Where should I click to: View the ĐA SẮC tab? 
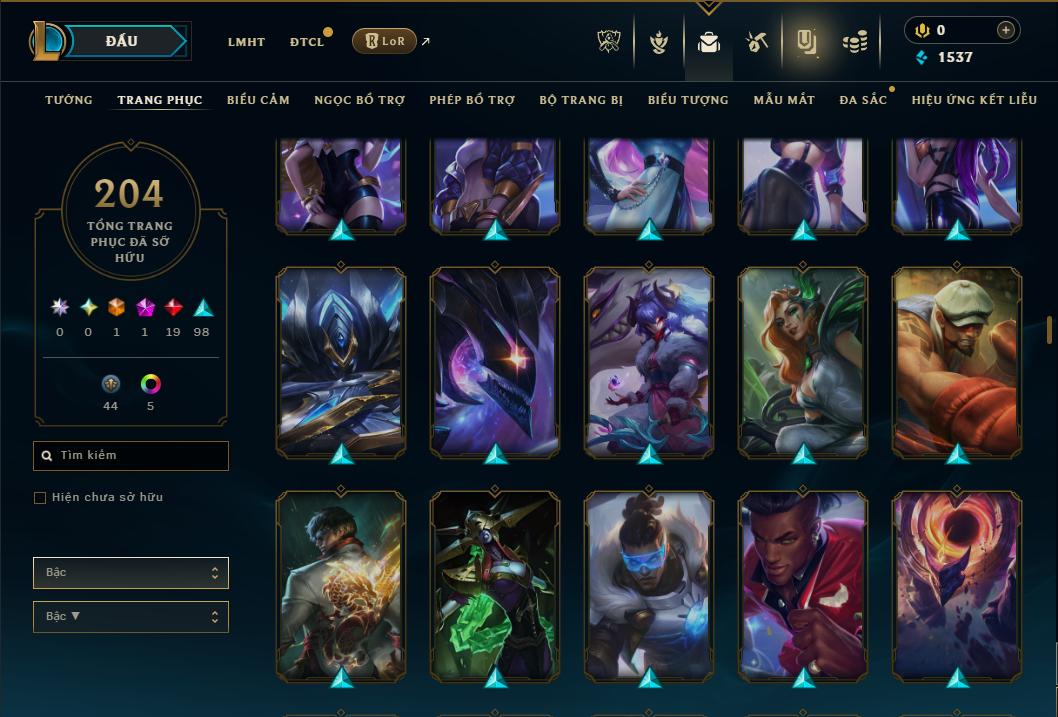tap(863, 100)
